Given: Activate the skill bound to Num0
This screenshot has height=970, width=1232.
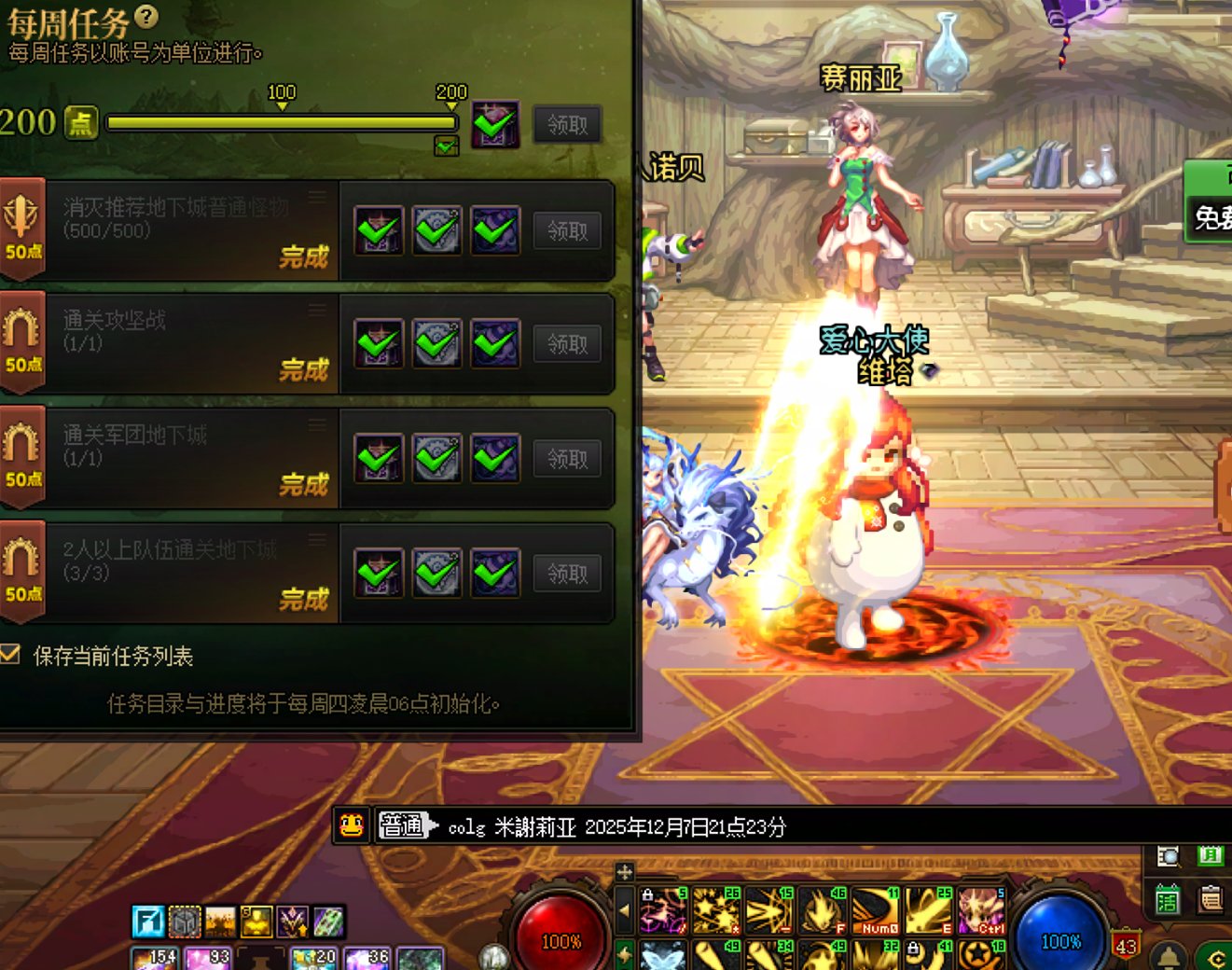Looking at the screenshot, I should [875, 910].
